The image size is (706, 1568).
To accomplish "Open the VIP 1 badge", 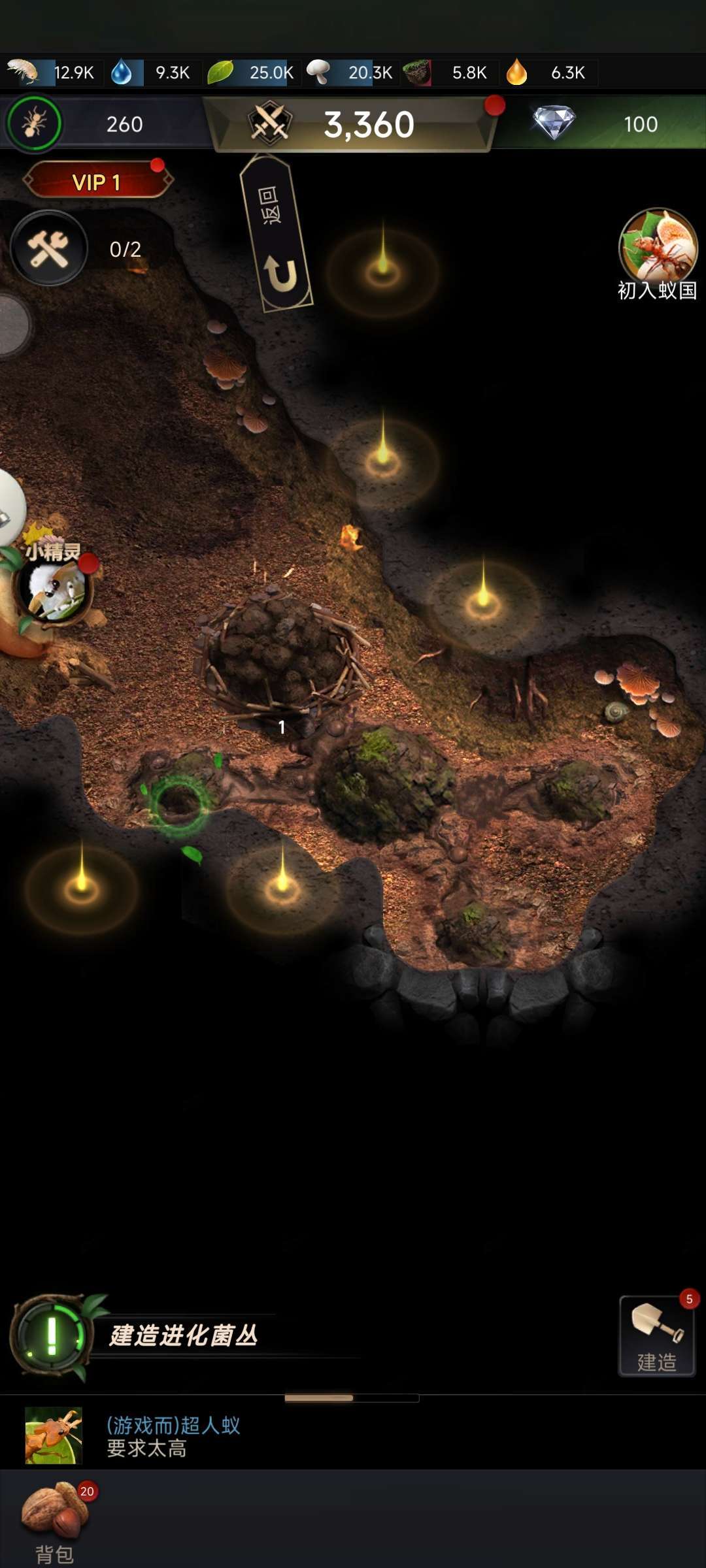I will point(97,182).
